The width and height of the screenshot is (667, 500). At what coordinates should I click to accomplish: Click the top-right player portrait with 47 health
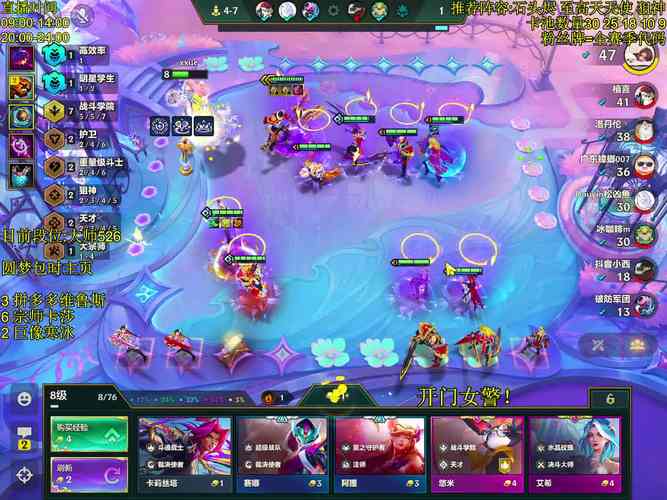tap(642, 56)
